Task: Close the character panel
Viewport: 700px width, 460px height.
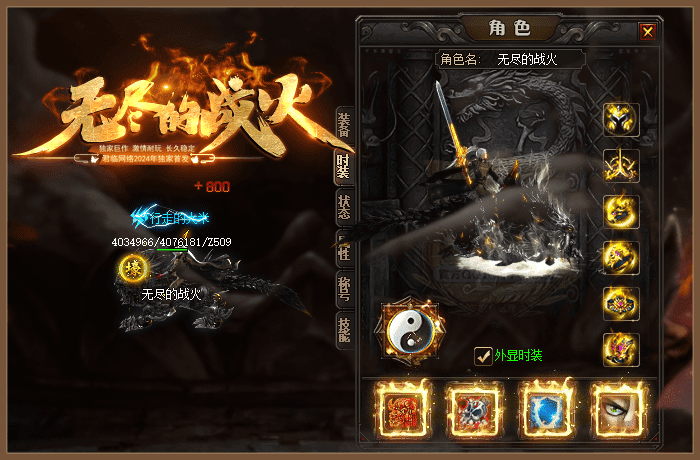Action: (x=648, y=31)
